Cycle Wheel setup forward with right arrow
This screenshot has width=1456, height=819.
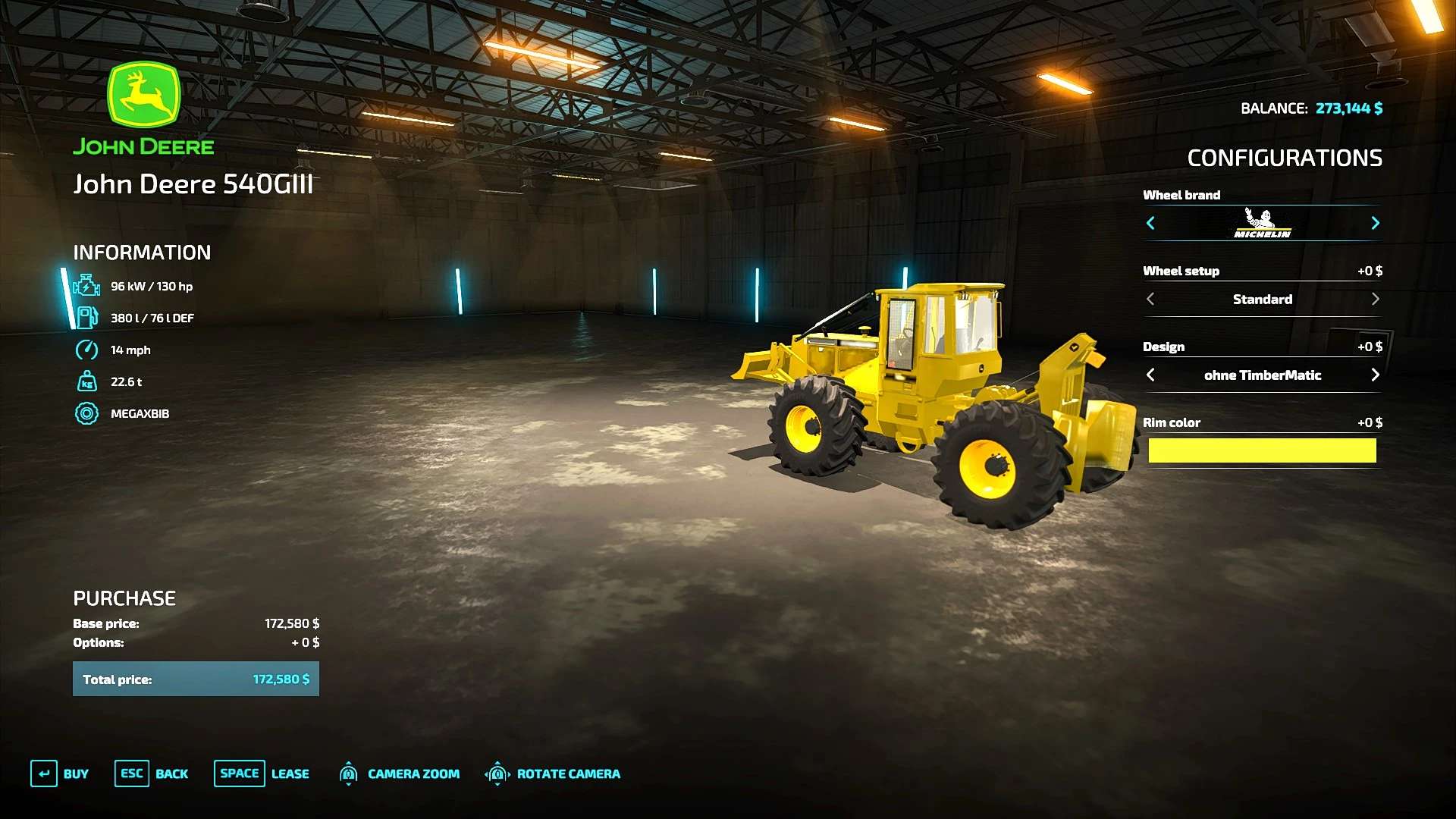(1375, 299)
